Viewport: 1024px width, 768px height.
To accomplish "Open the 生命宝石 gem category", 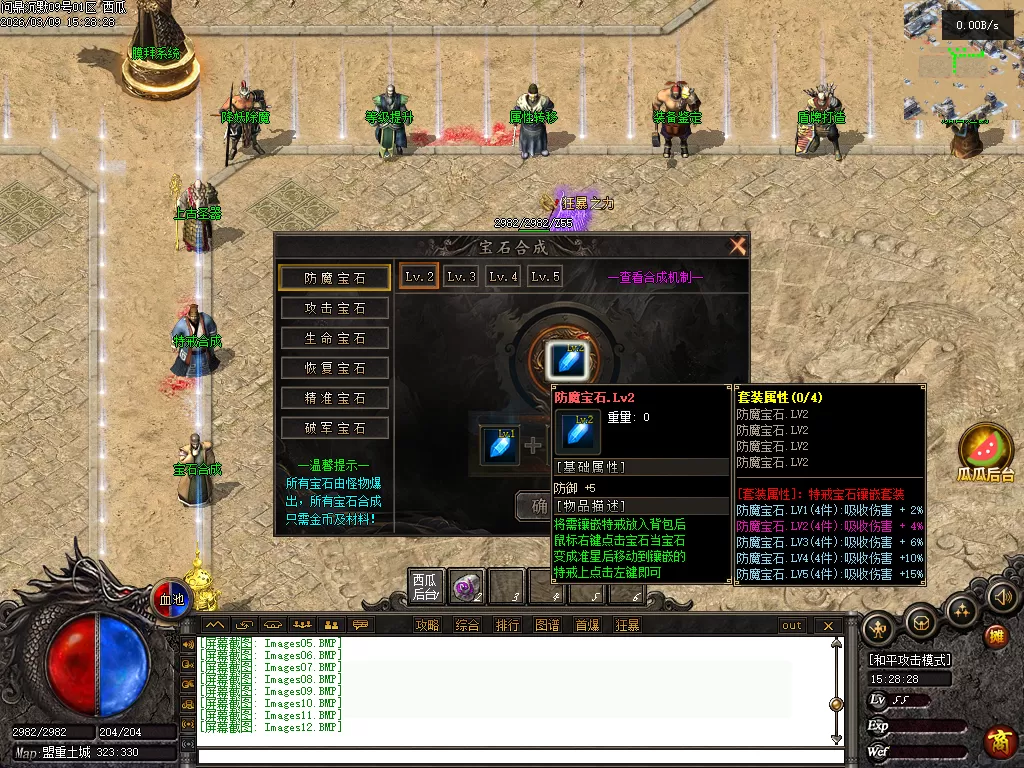I will click(x=334, y=338).
